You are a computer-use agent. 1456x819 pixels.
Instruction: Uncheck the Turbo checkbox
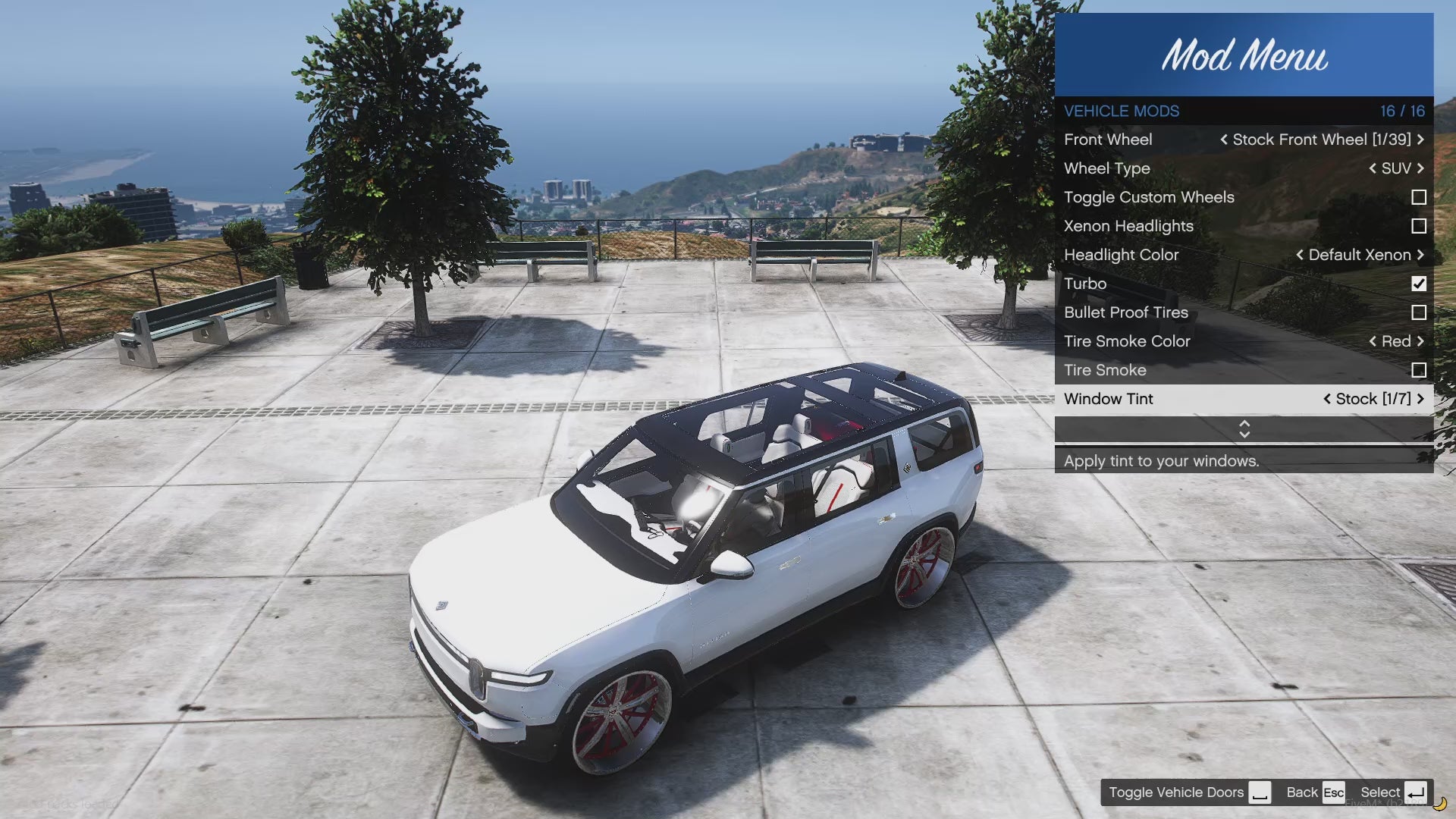[1419, 284]
